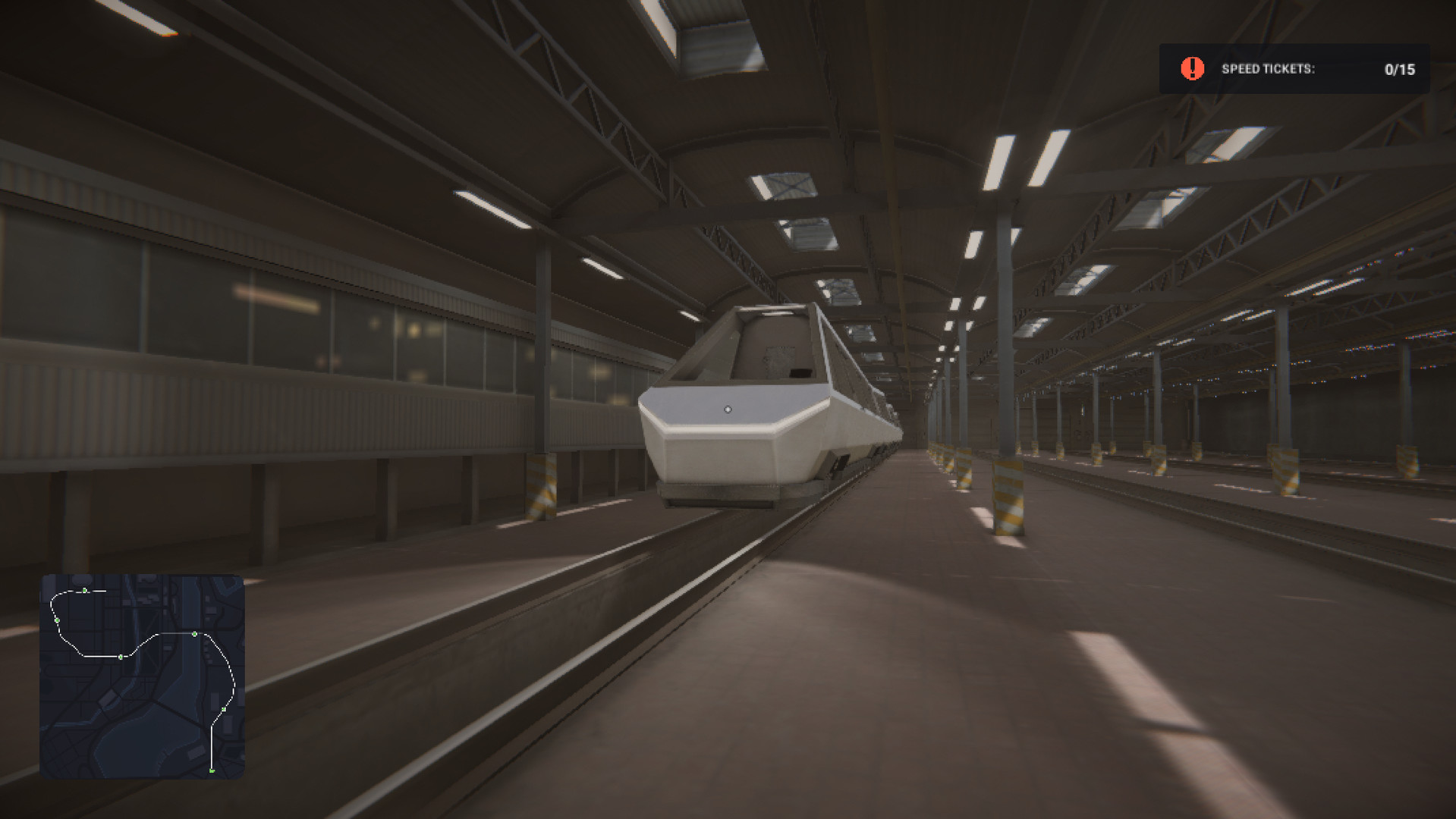1456x819 pixels.
Task: Select the lower-right green marker on the minimap
Action: 223,709
